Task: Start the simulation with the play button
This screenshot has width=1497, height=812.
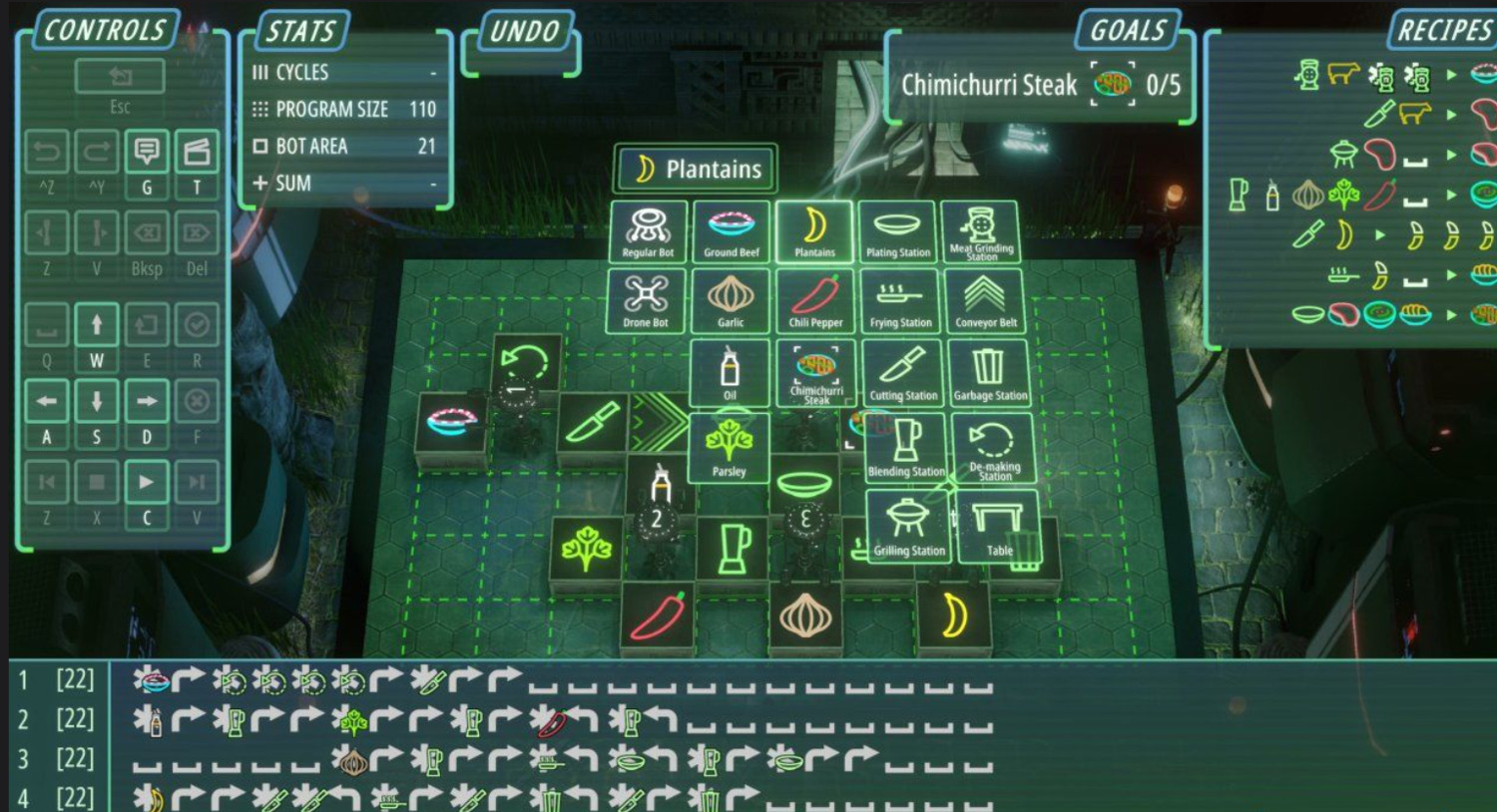Action: (147, 483)
